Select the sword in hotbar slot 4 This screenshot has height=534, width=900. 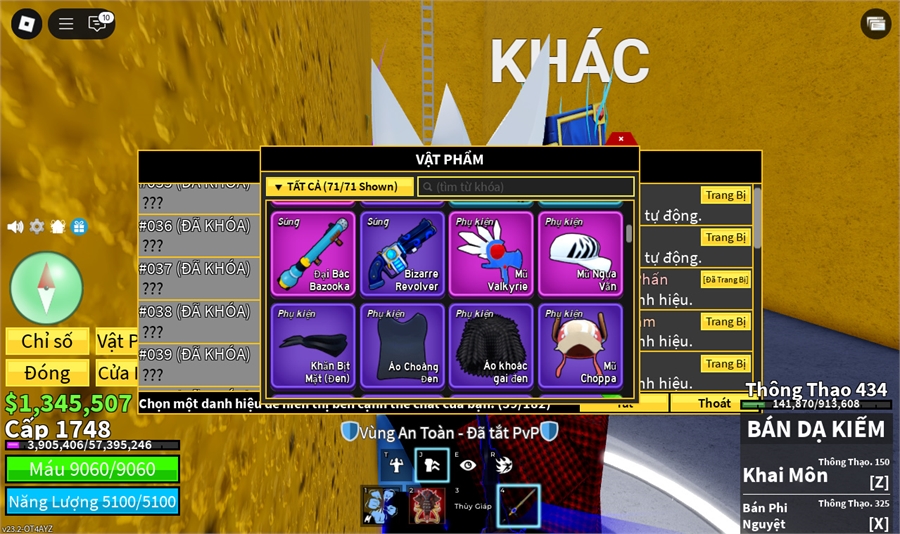pos(518,506)
